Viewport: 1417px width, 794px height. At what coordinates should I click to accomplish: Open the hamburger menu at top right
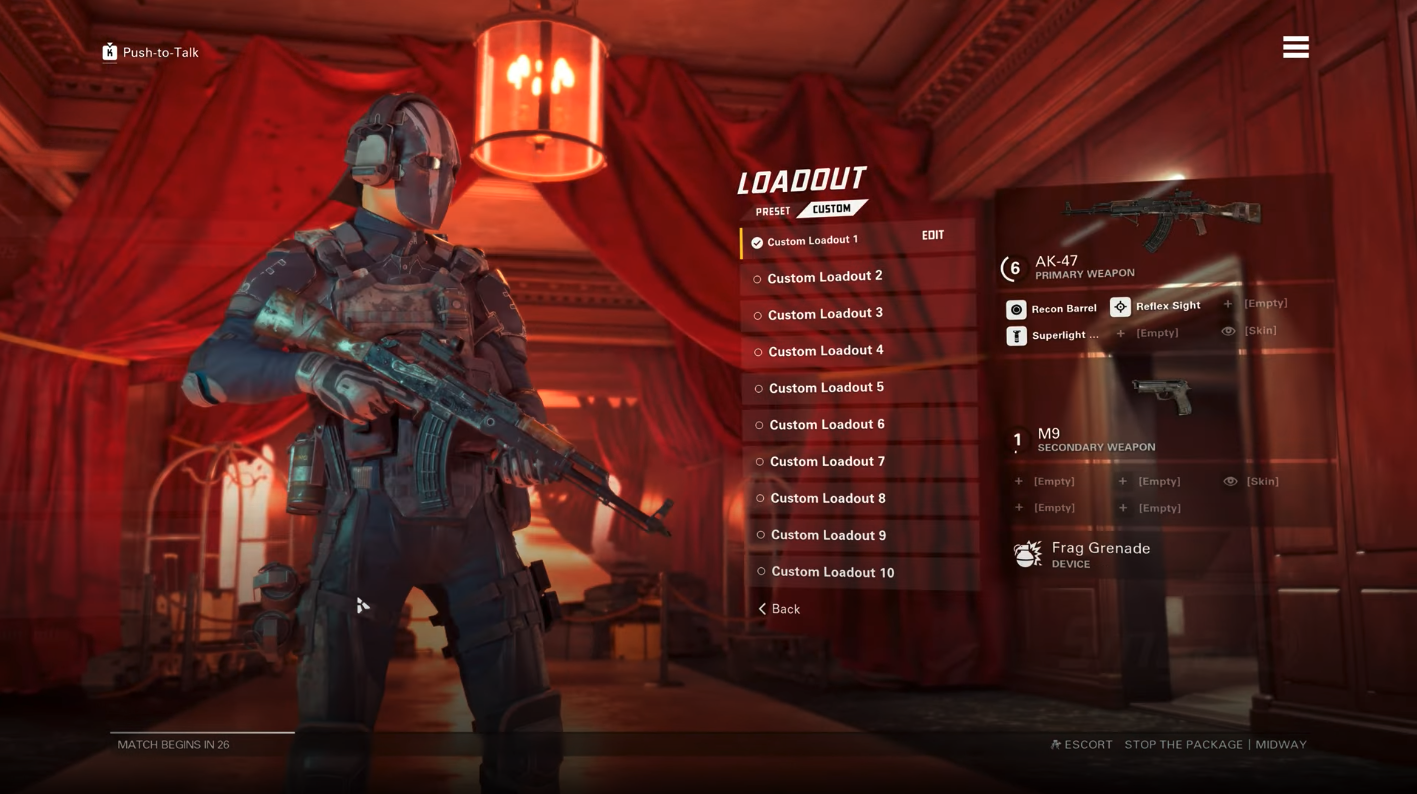pos(1295,46)
